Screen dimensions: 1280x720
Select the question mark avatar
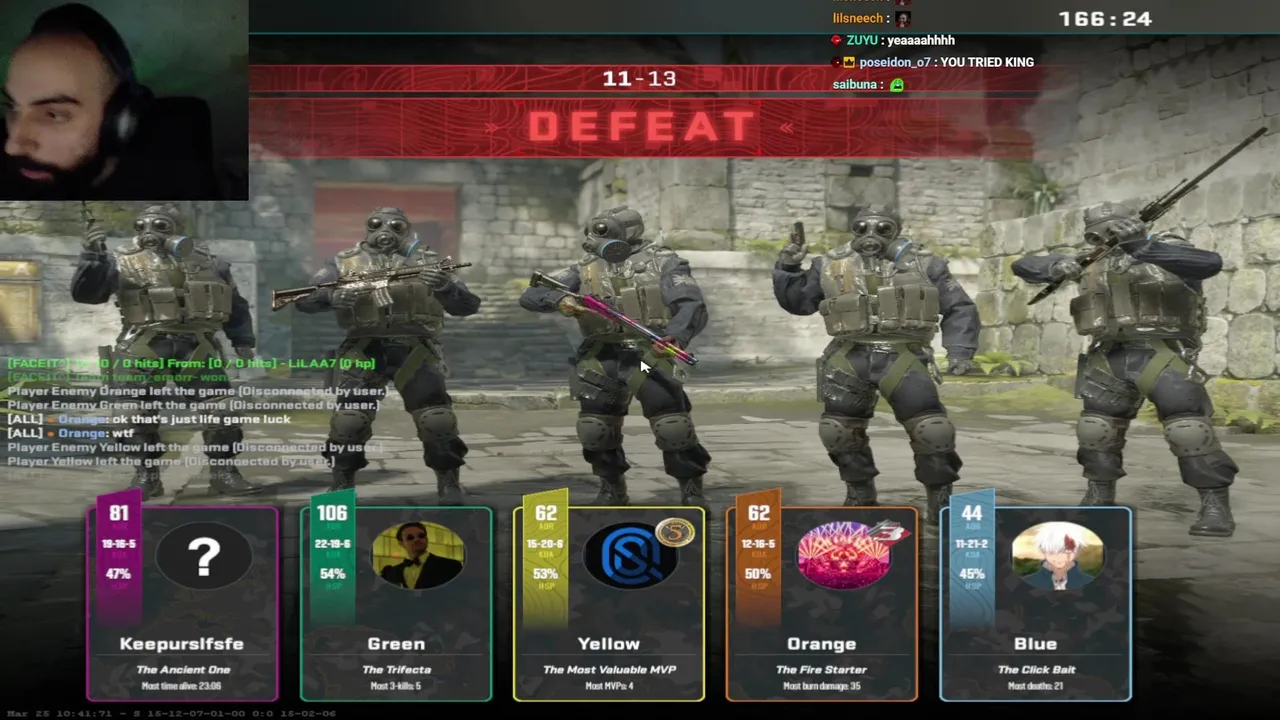click(x=204, y=556)
